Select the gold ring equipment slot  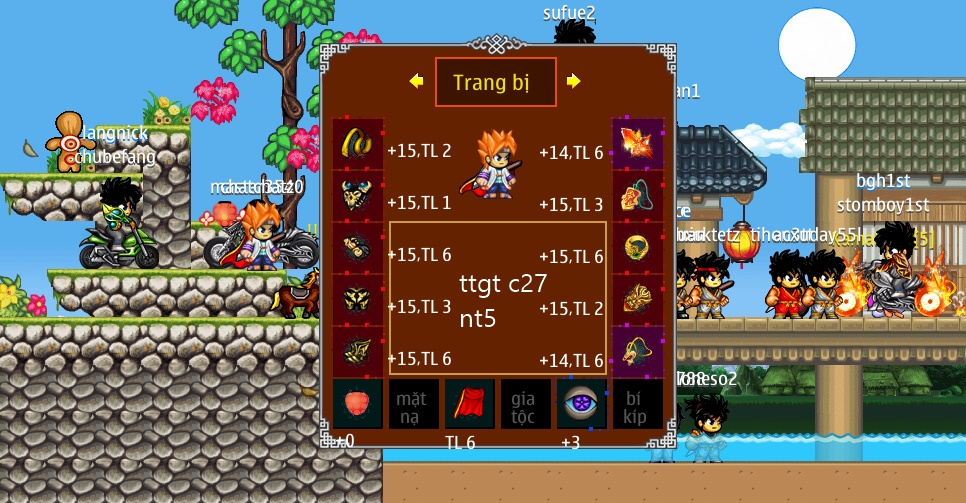pos(637,248)
